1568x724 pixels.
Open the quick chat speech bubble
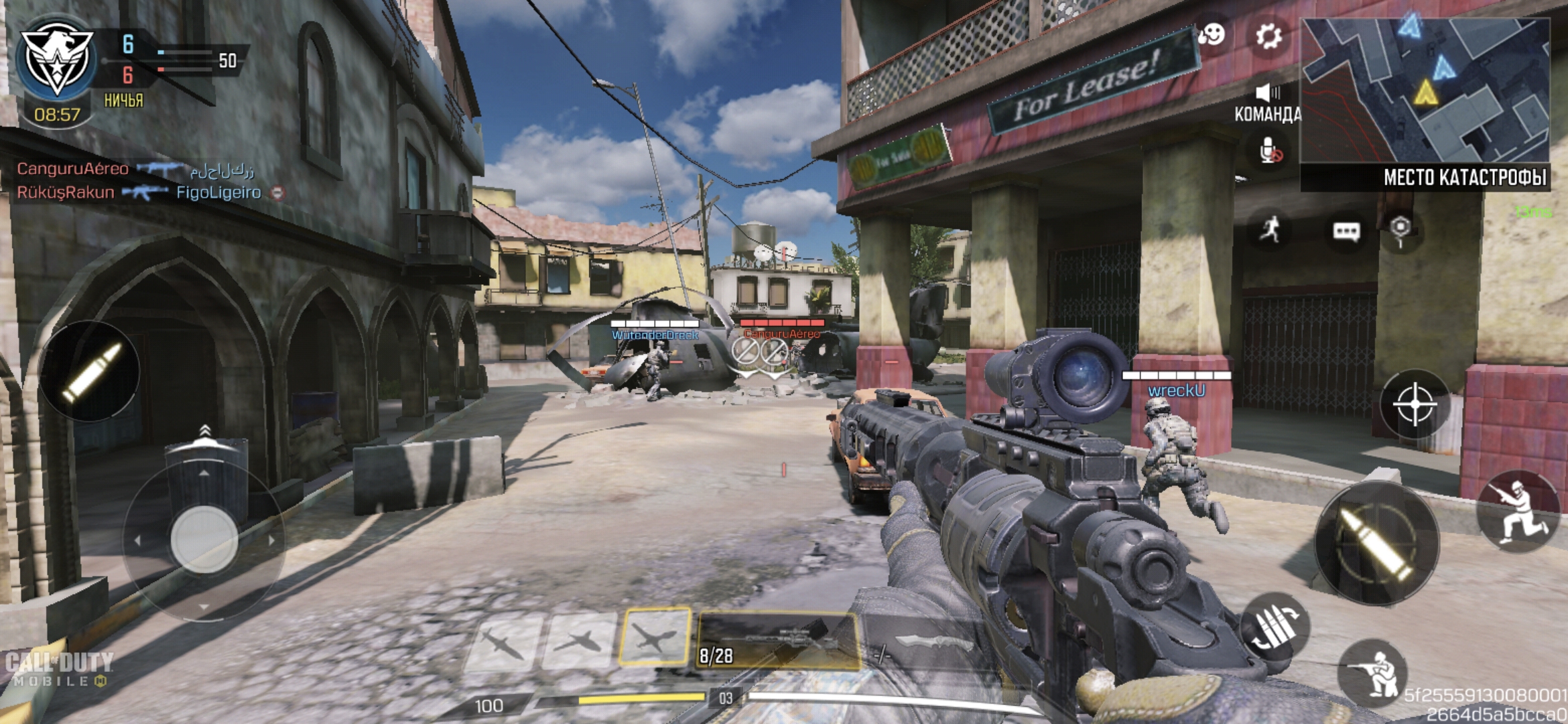(x=1346, y=232)
